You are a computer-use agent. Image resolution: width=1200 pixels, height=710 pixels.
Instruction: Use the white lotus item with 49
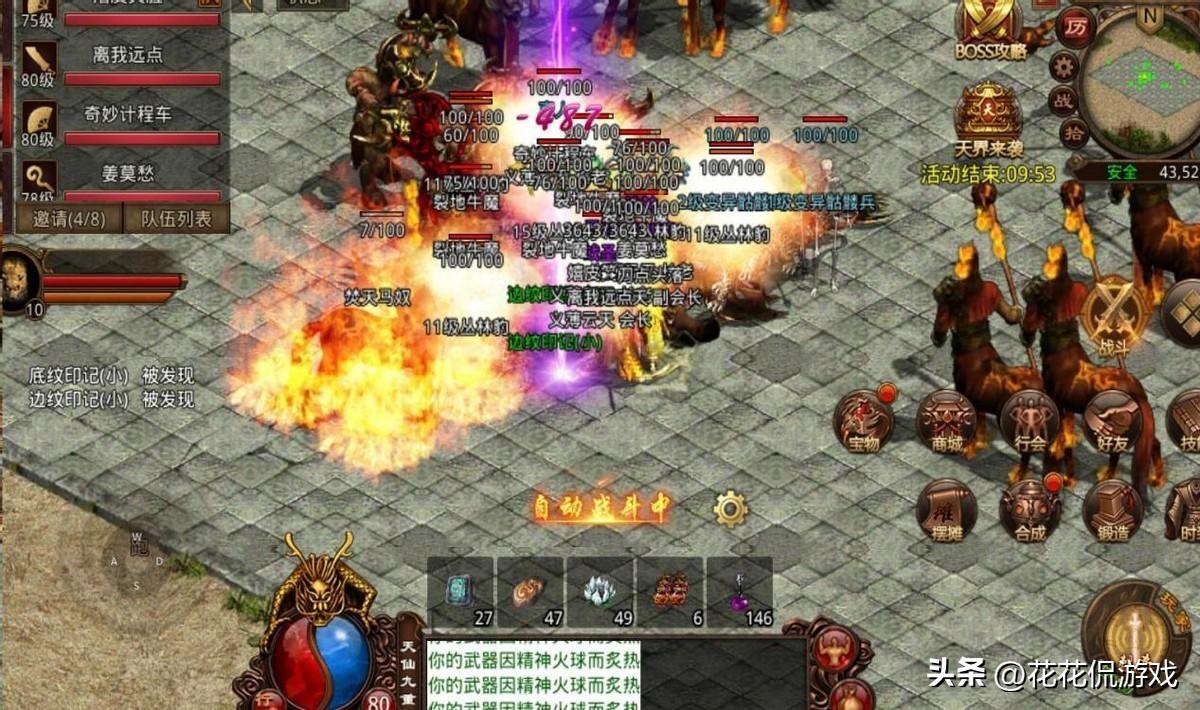pyautogui.click(x=600, y=593)
